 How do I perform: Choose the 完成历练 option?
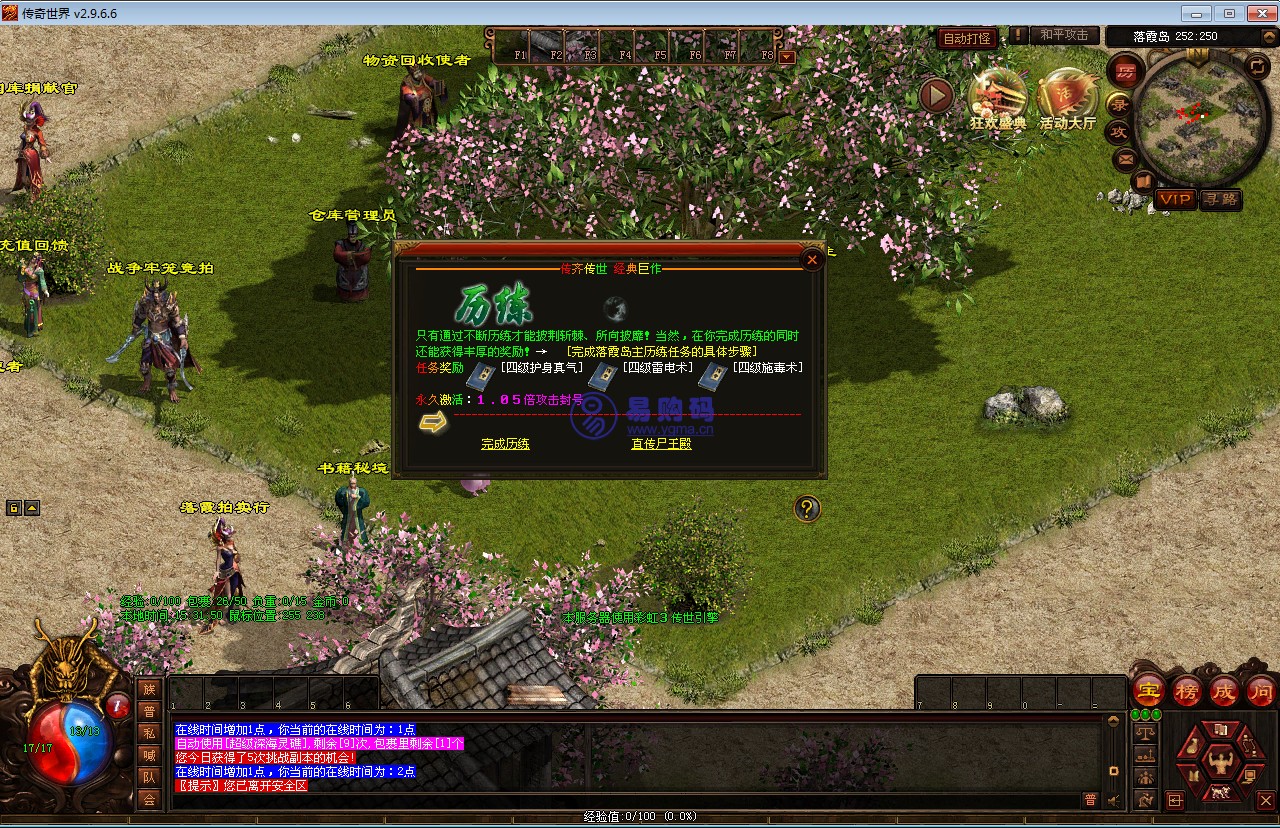coord(505,444)
